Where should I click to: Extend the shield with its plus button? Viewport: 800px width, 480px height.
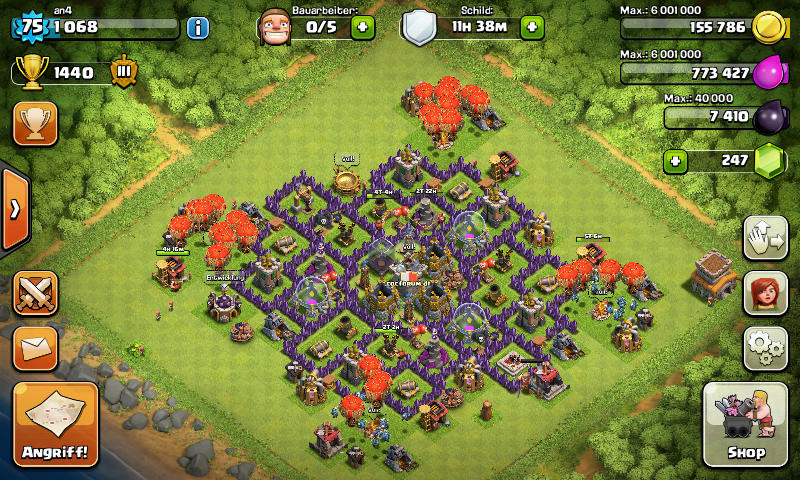click(x=532, y=27)
